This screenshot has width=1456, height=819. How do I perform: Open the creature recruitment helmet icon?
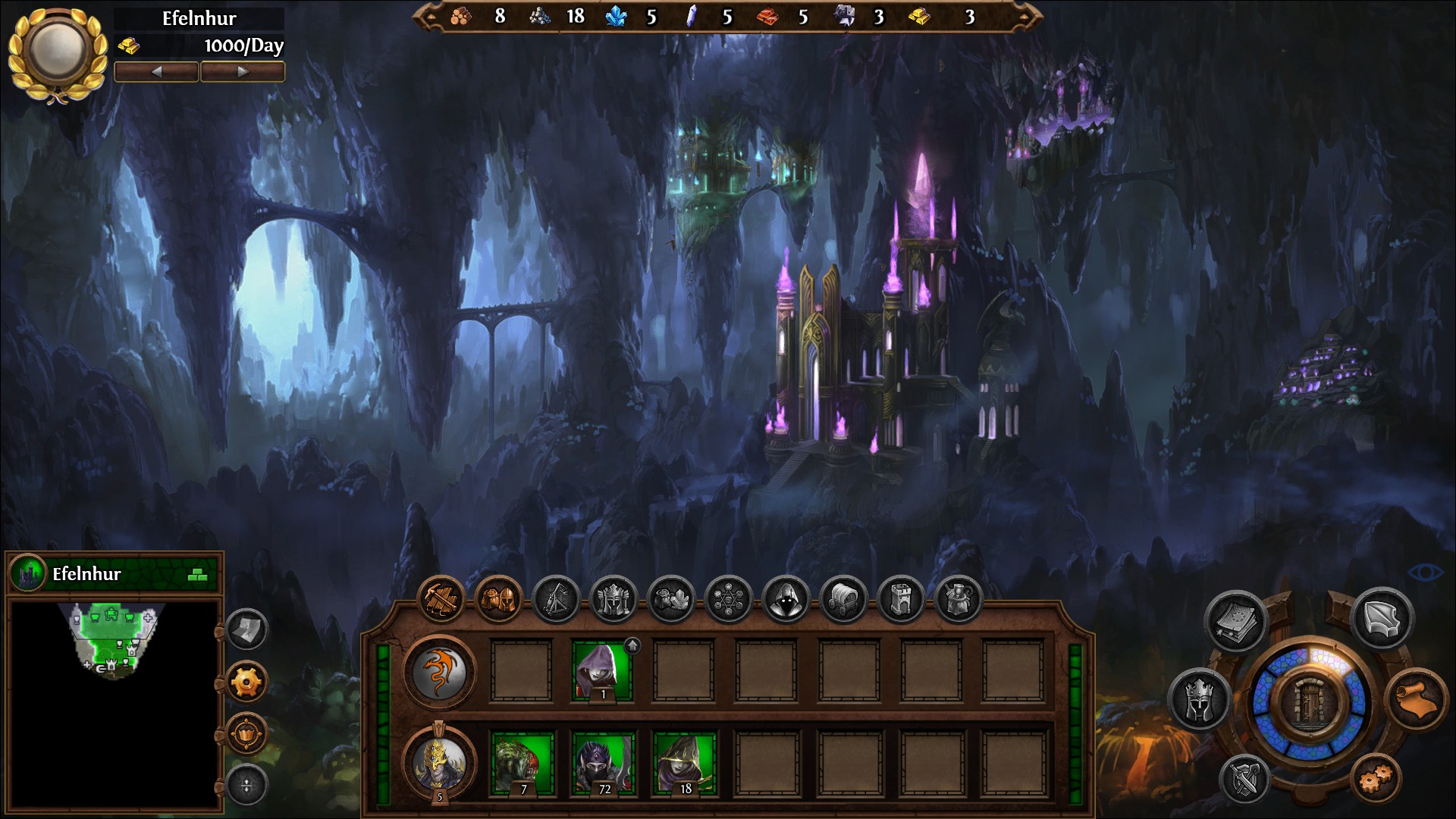(x=498, y=600)
